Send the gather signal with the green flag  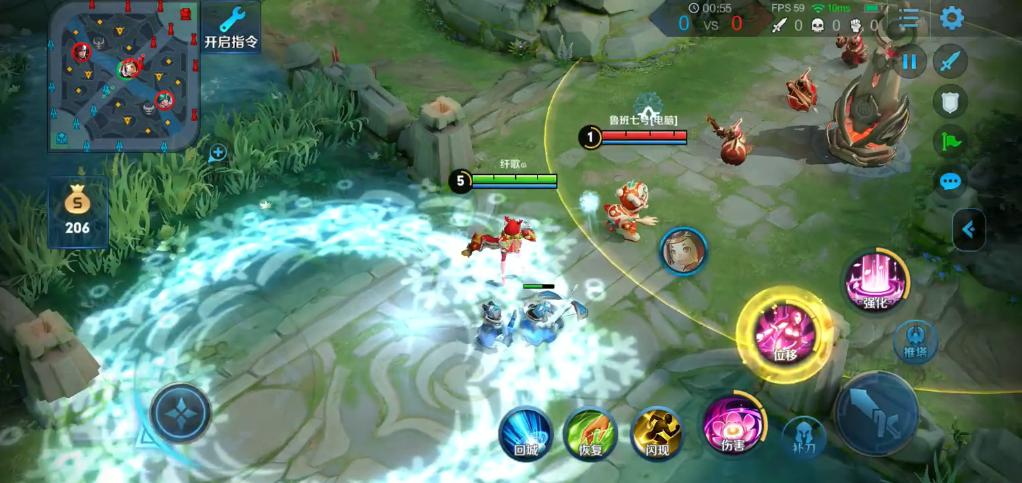point(950,141)
